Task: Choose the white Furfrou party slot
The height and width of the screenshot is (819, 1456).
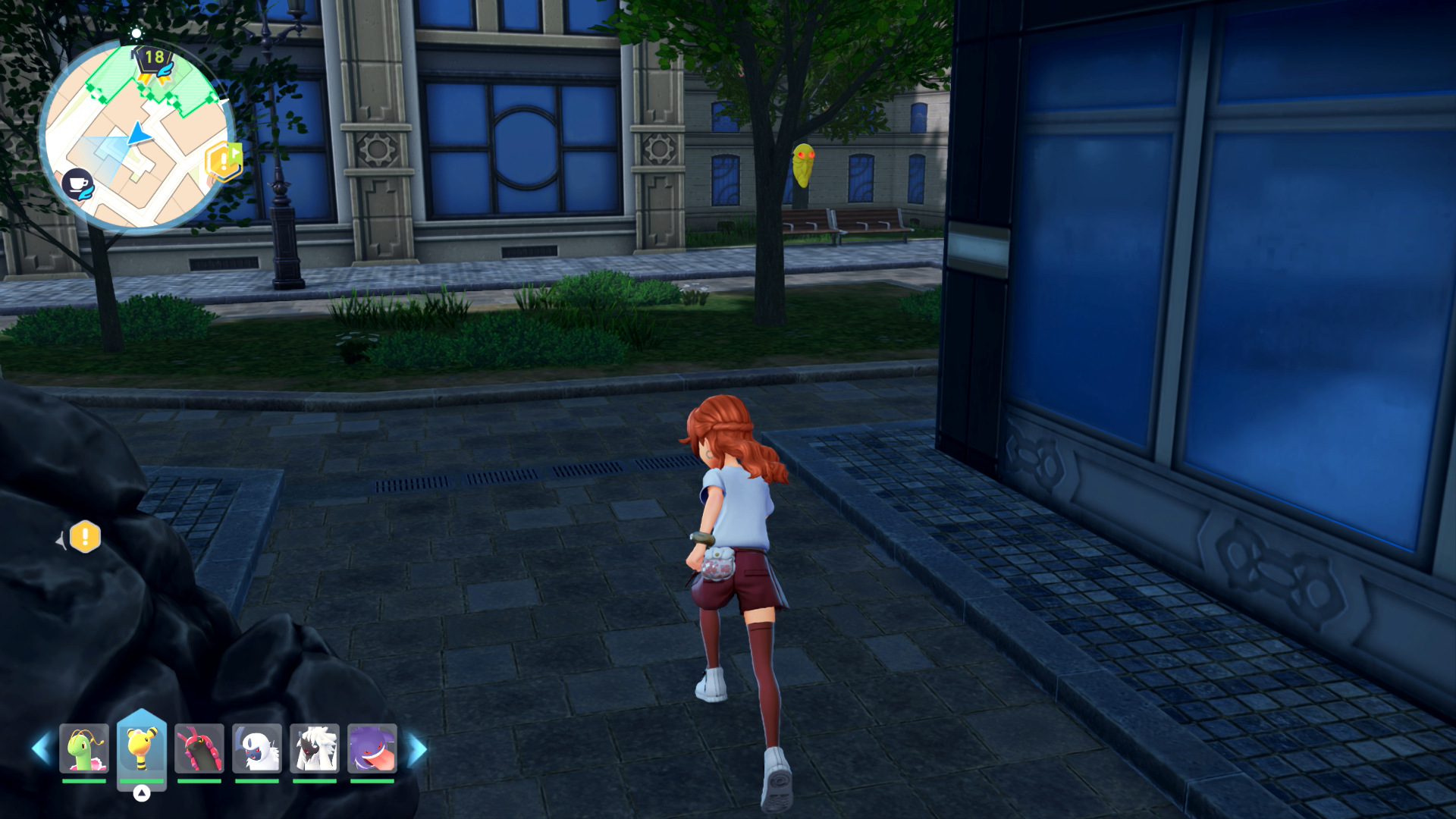Action: (x=315, y=749)
